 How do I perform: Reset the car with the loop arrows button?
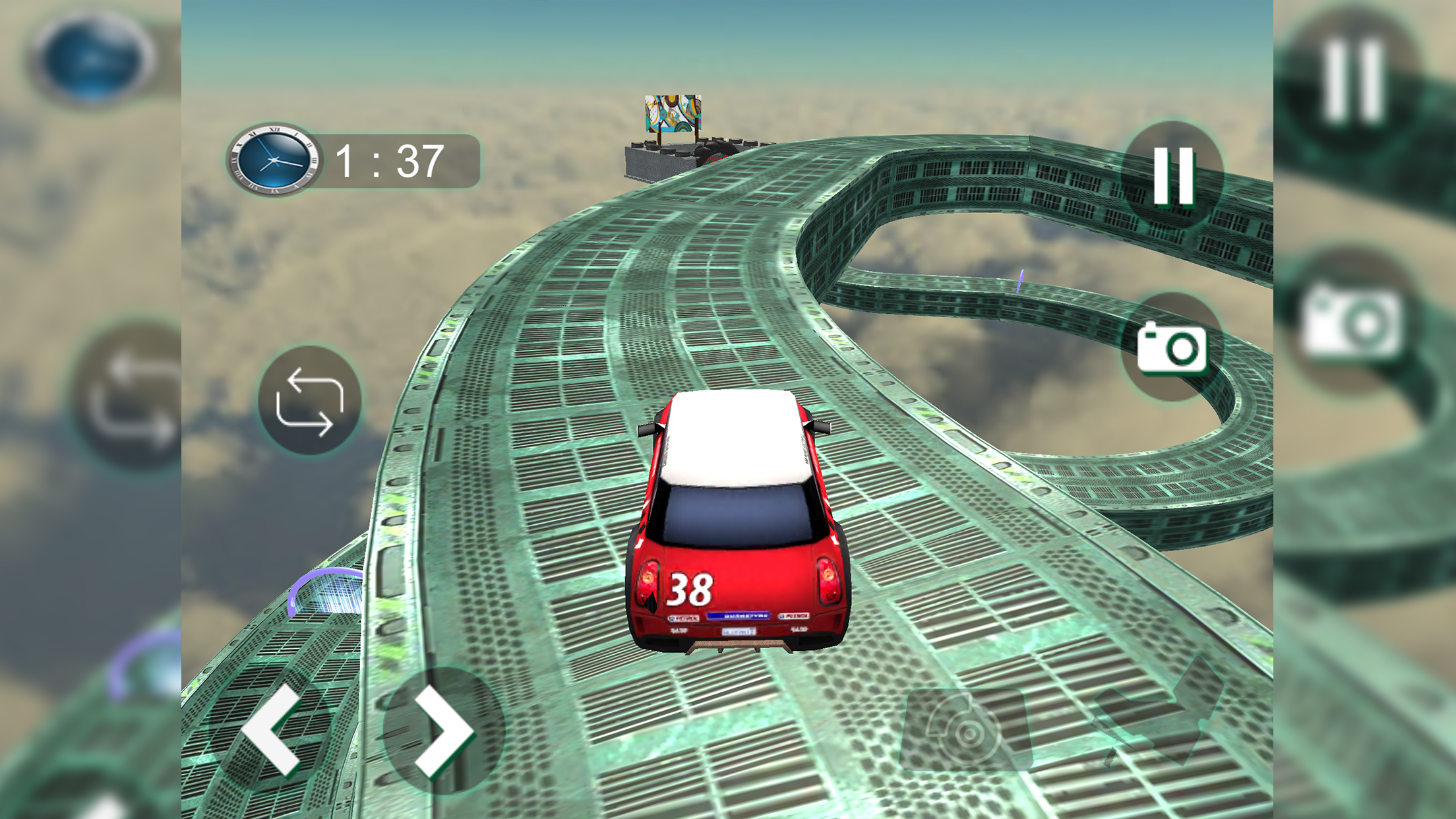[x=309, y=402]
